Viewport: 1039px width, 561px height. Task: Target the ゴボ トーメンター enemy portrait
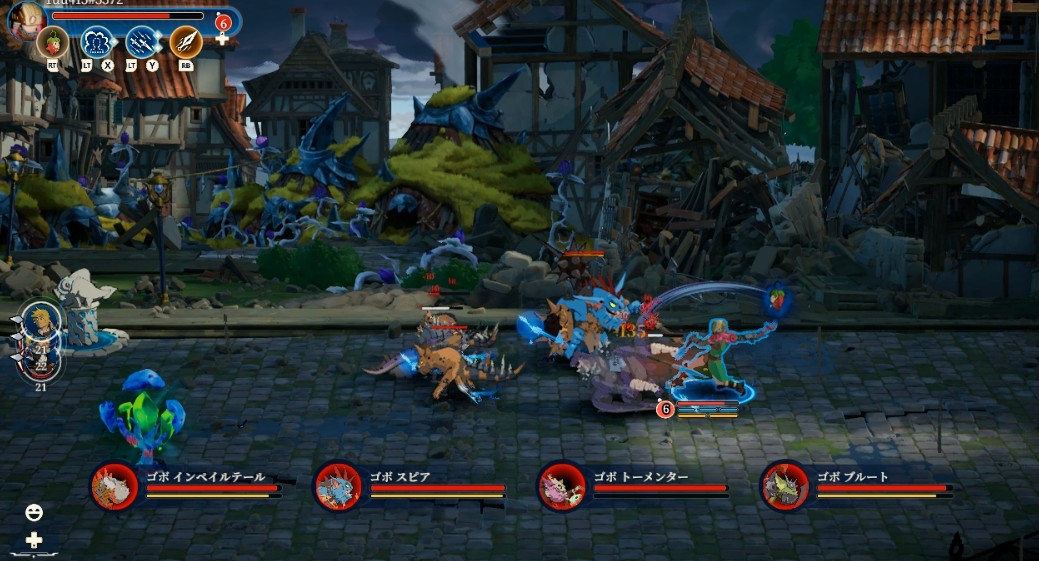pyautogui.click(x=562, y=487)
